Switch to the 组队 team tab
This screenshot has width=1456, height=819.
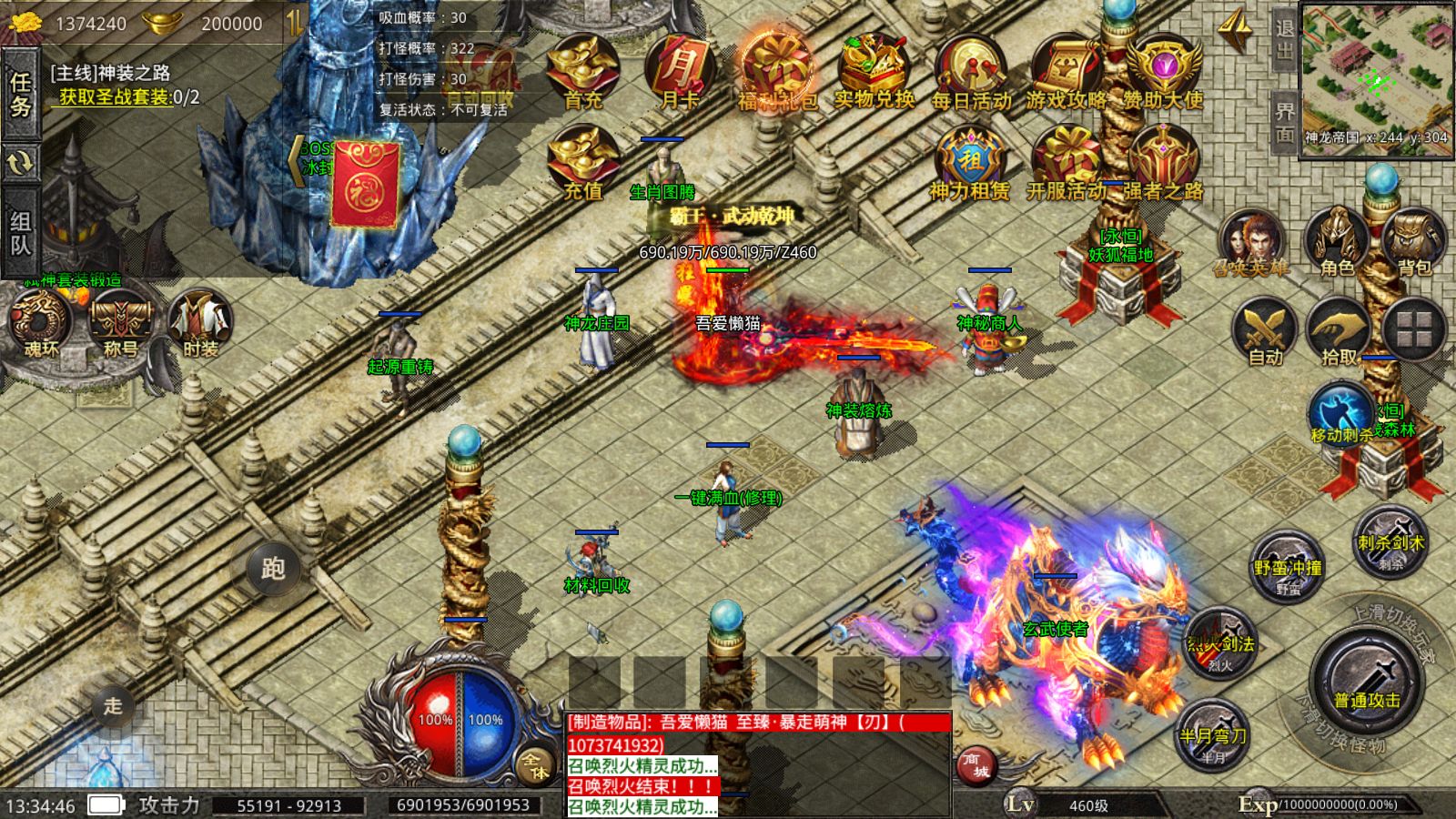click(x=20, y=233)
